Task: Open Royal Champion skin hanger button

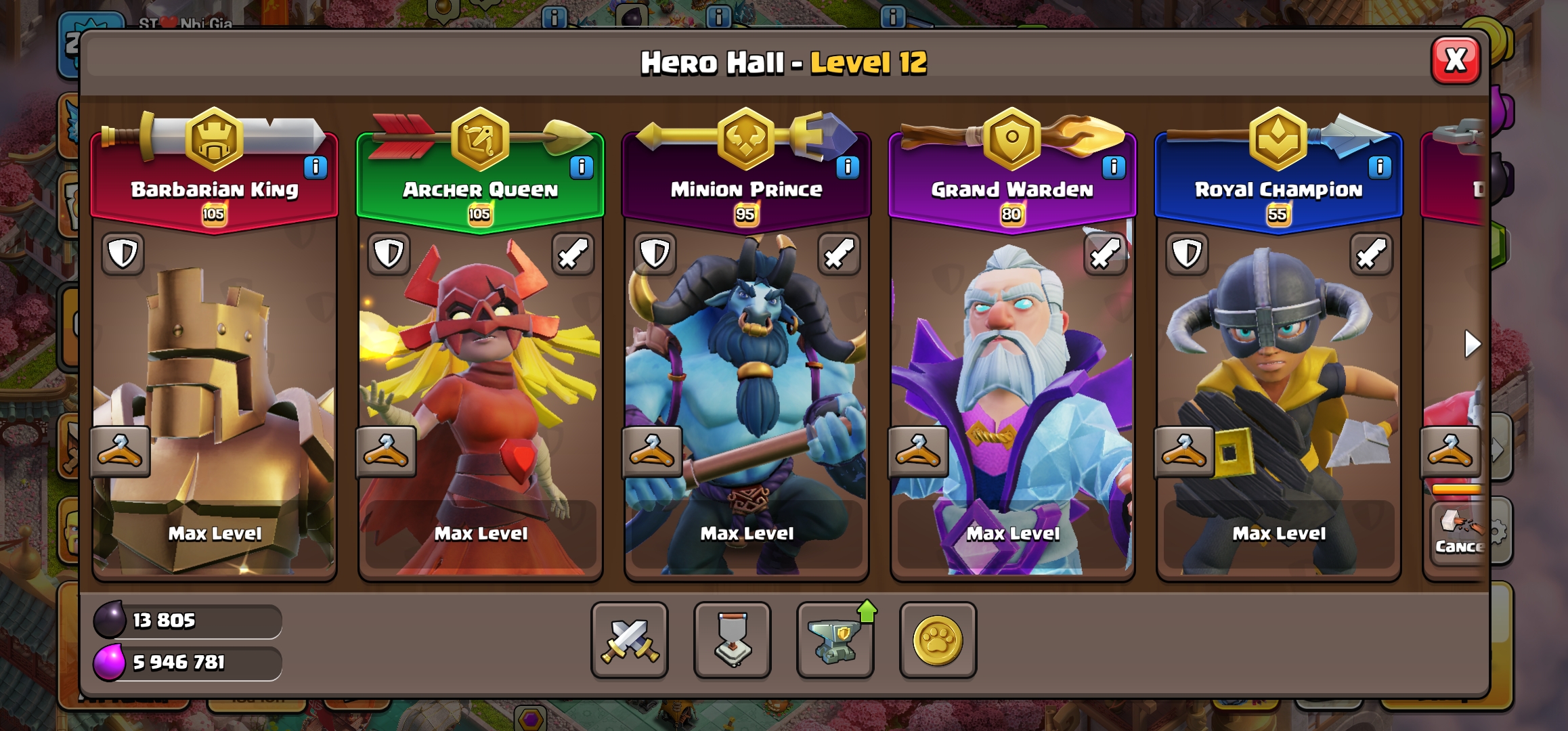Action: coord(1184,451)
